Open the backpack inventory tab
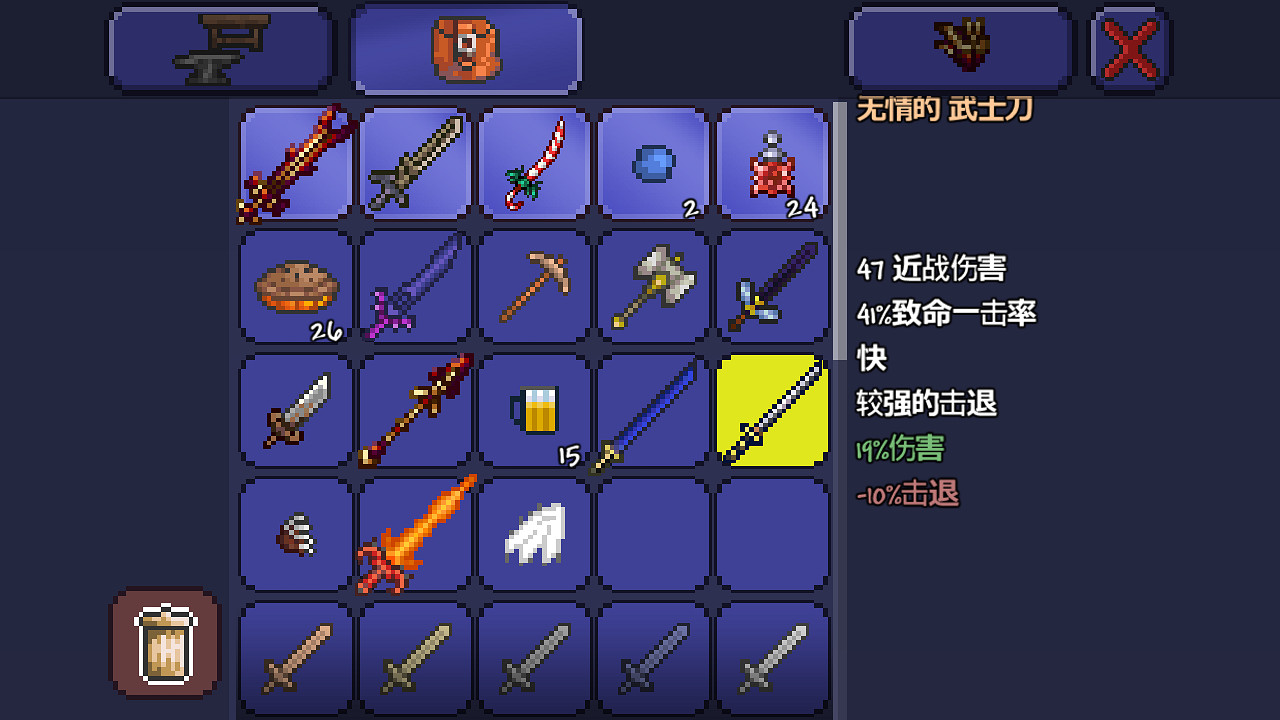Screen dimensions: 1280x720 coord(465,47)
